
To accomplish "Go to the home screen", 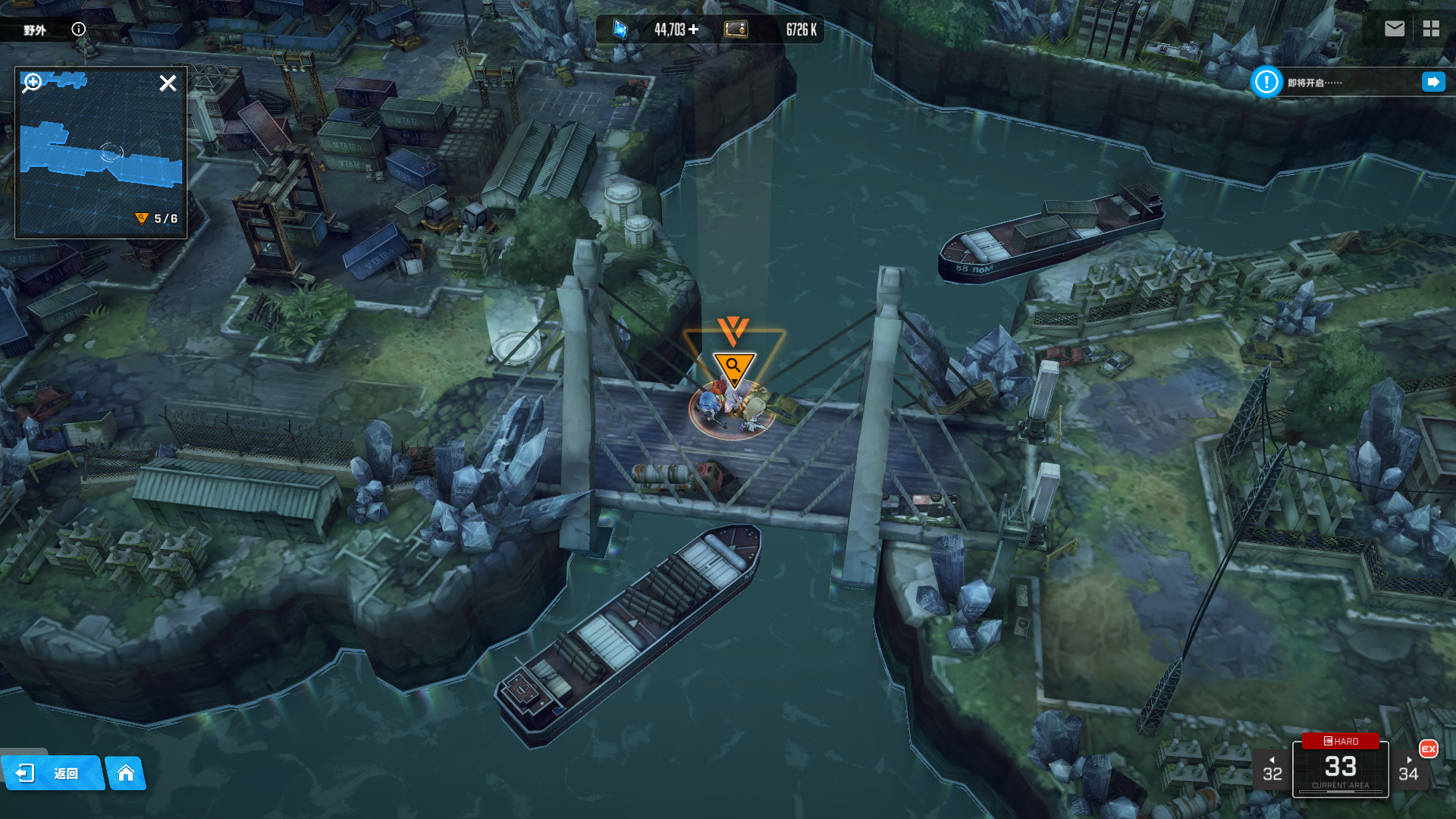I will (x=126, y=773).
